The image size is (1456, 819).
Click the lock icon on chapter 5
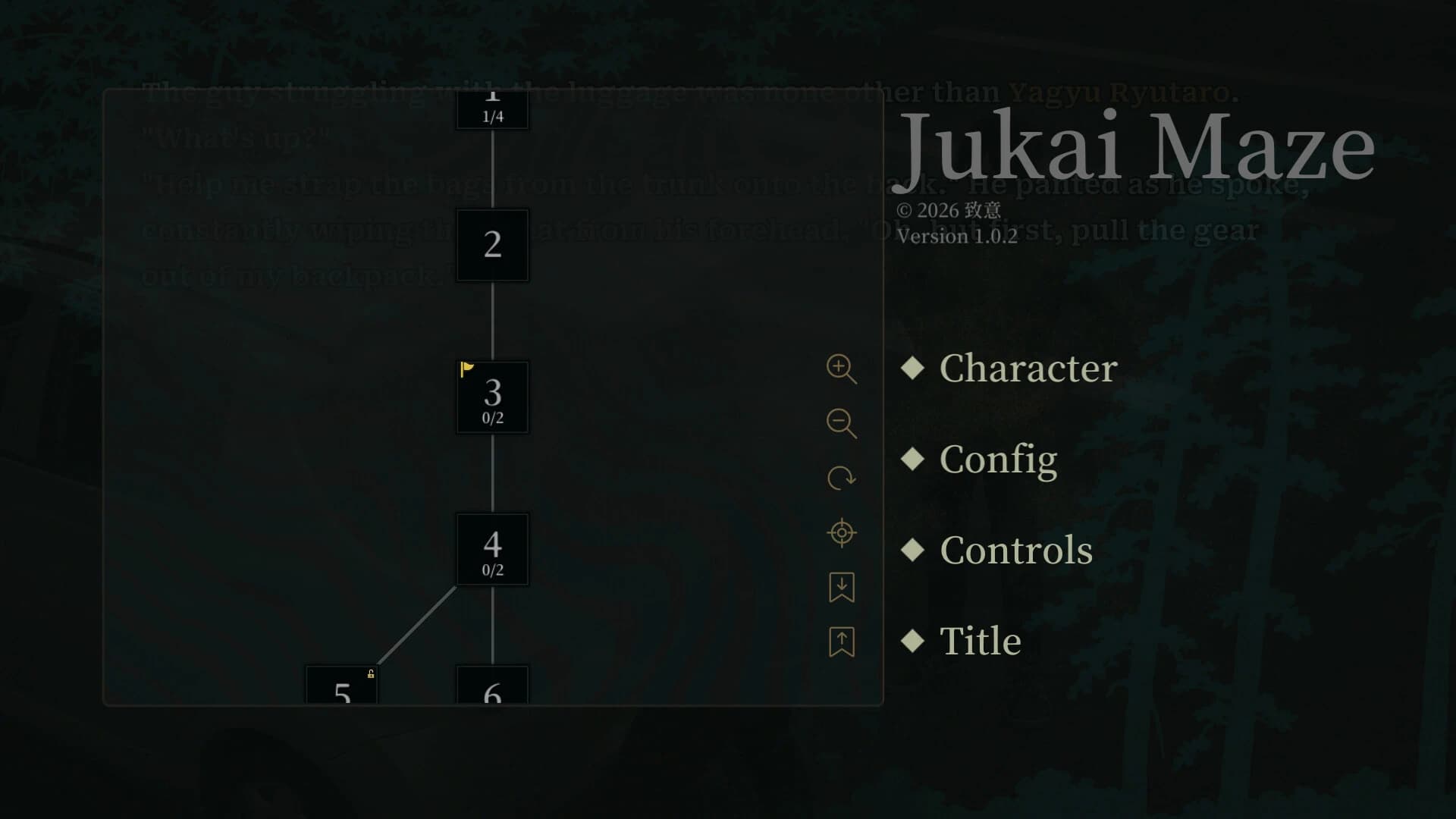coord(371,673)
